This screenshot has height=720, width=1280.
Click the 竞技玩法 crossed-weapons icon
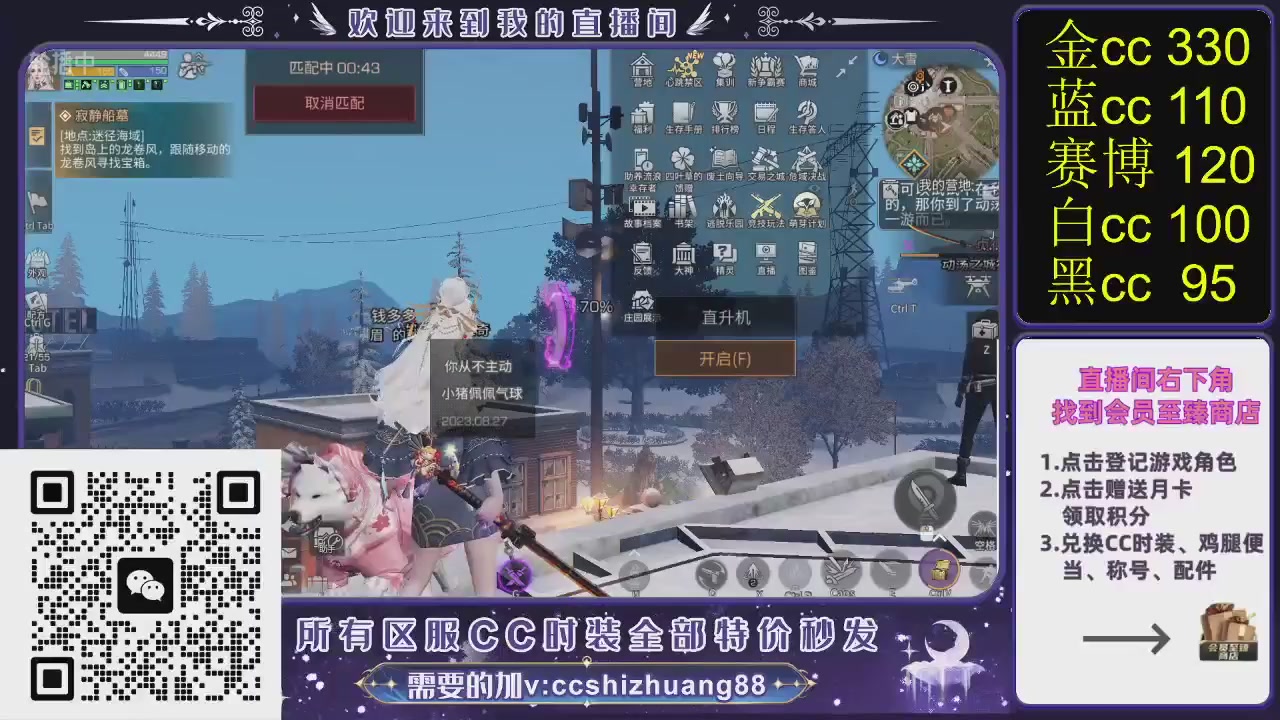[767, 207]
